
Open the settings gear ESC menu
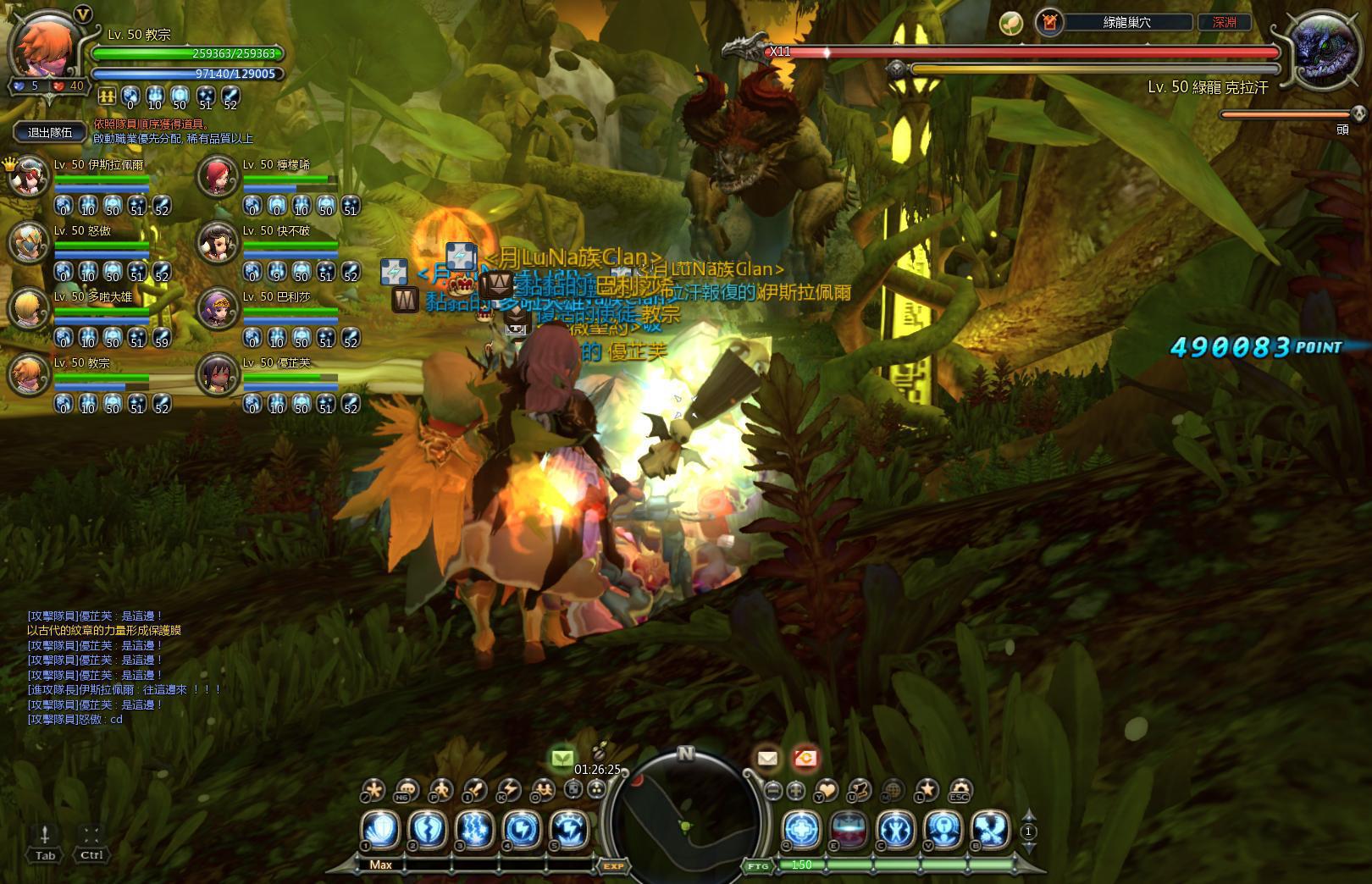coord(960,791)
